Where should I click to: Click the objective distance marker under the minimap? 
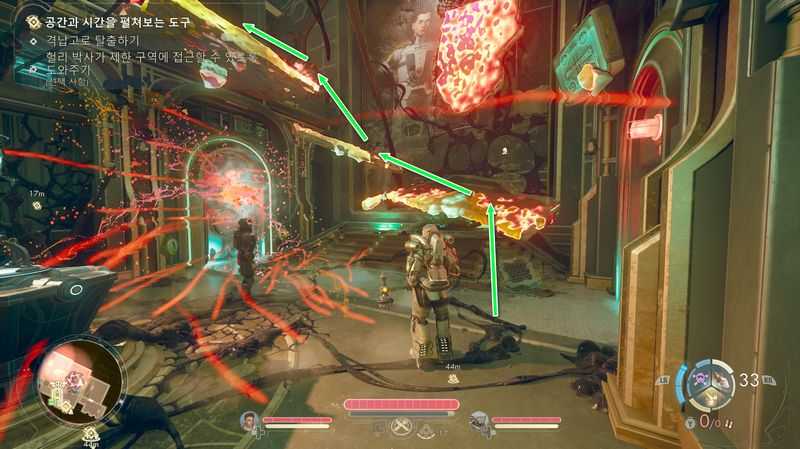click(91, 435)
